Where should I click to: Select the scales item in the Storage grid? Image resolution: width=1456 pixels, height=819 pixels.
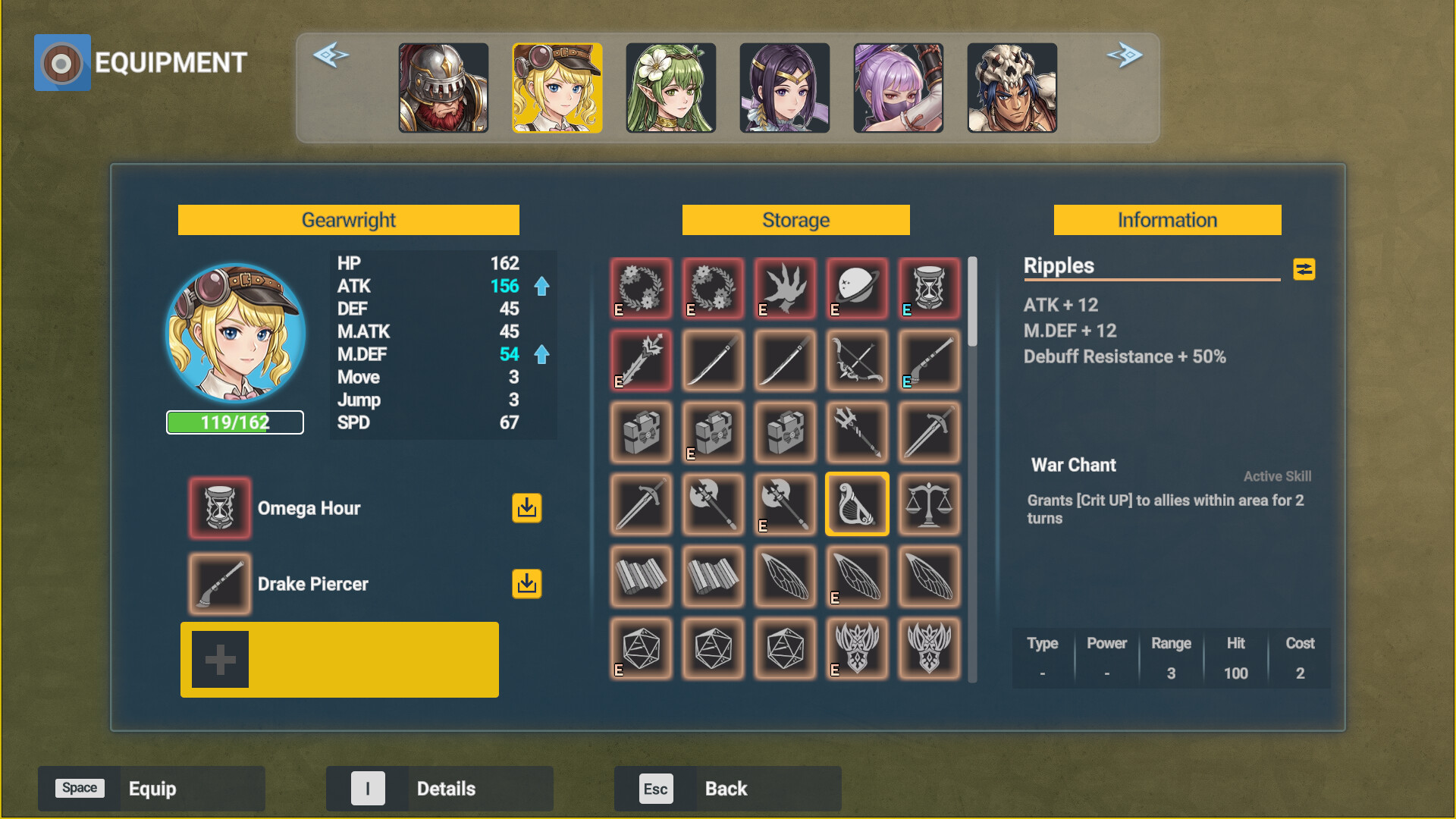[x=928, y=504]
